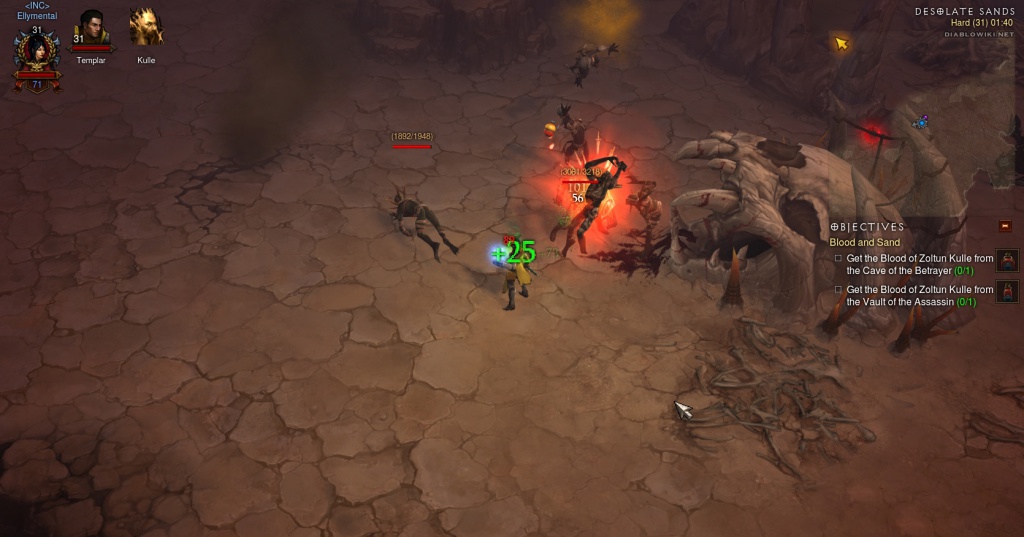
Task: Click the Kulle companion portrait
Action: [146, 28]
